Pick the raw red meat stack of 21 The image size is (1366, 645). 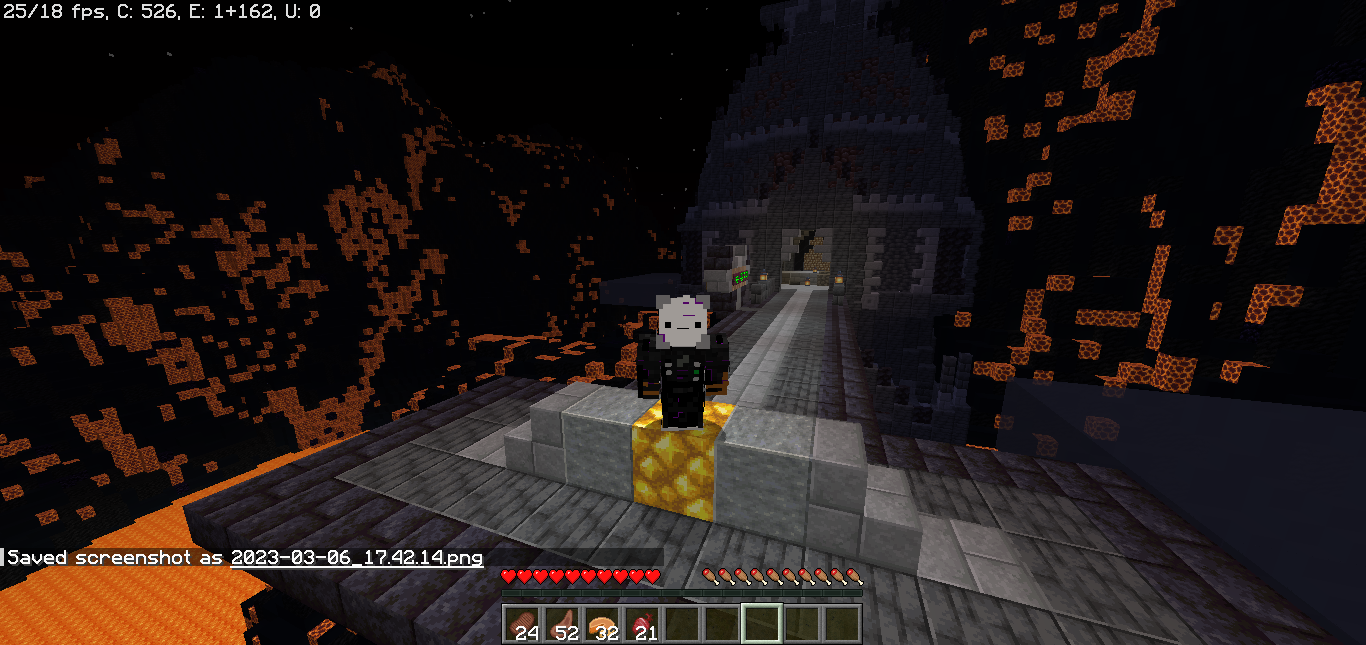click(642, 624)
